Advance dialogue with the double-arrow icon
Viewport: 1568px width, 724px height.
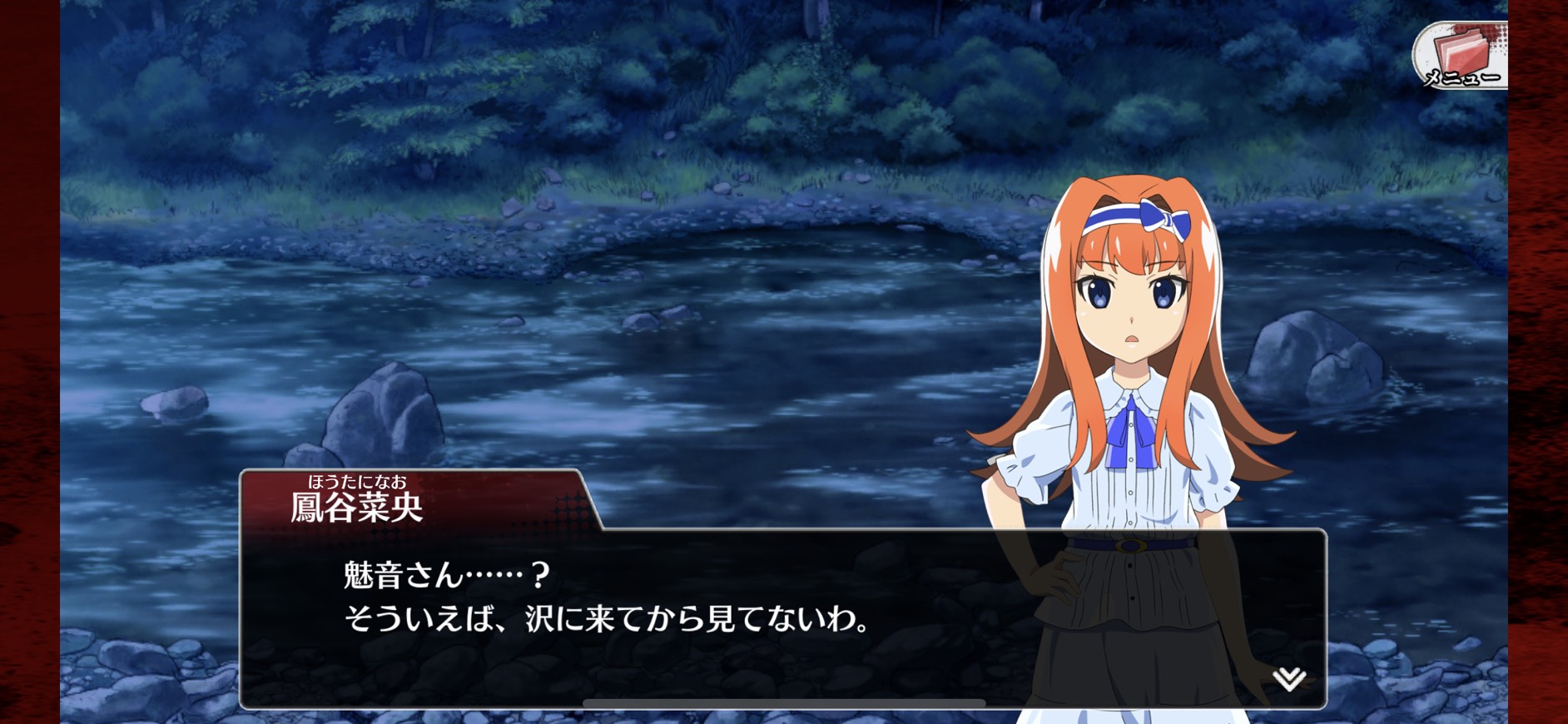(x=1289, y=678)
